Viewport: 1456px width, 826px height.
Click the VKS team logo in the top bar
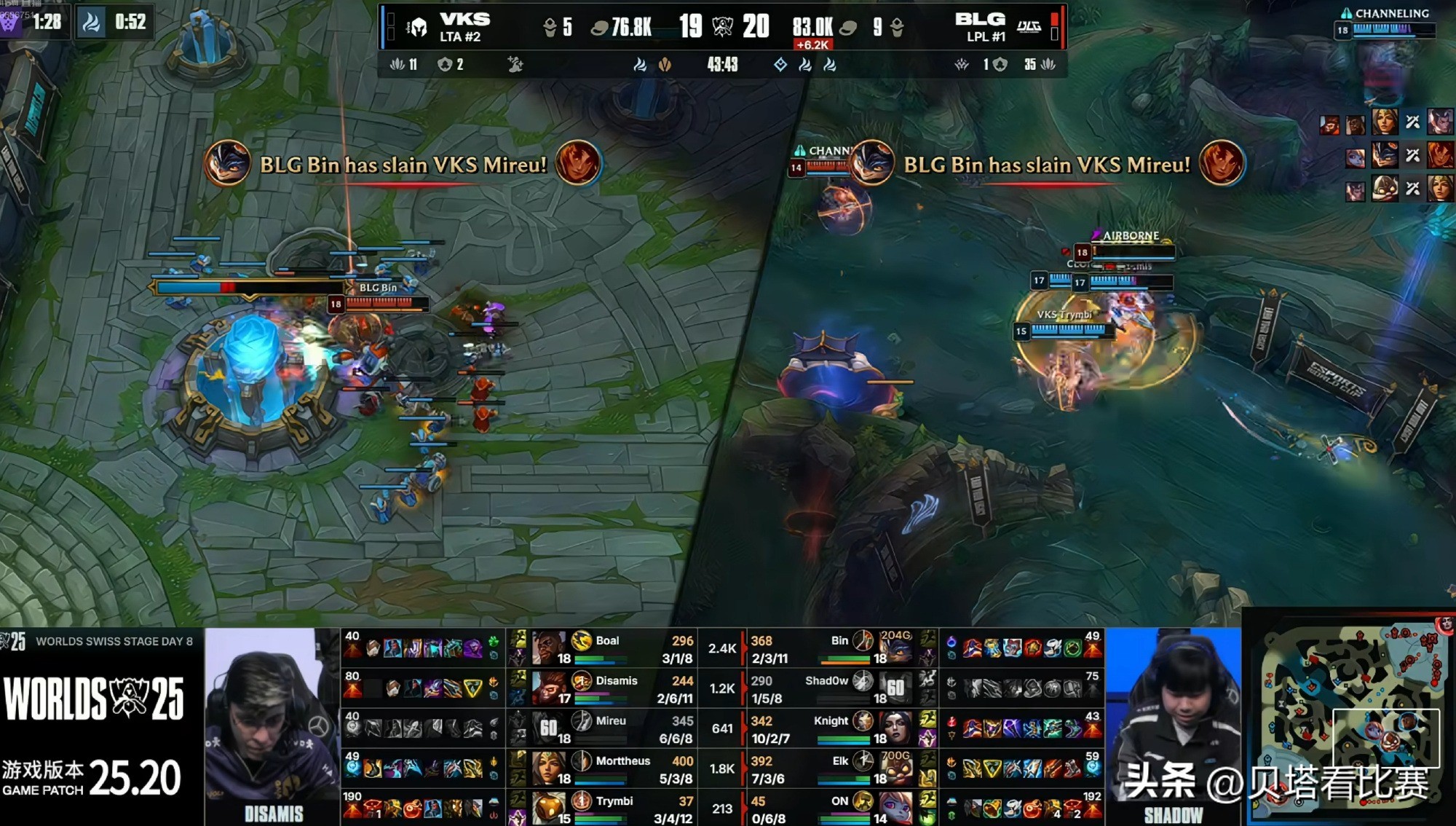tap(417, 28)
